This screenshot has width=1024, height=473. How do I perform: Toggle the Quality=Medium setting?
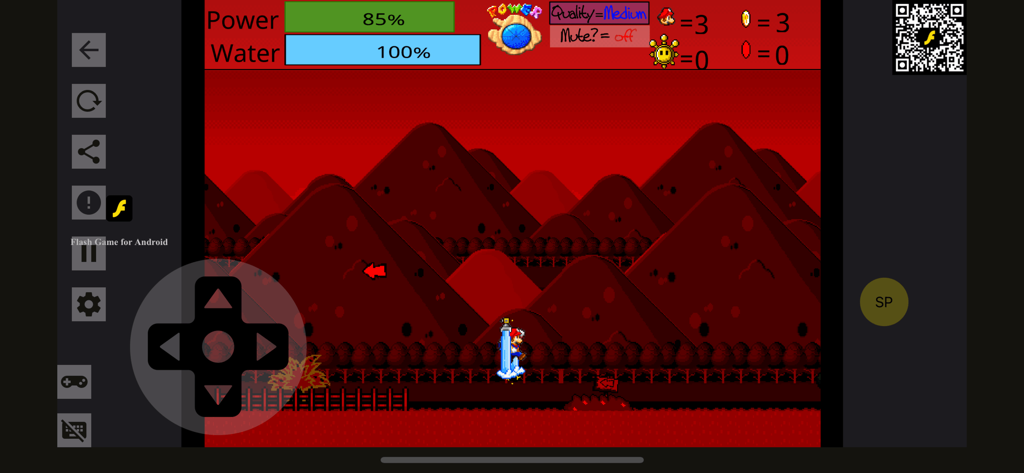(x=599, y=13)
